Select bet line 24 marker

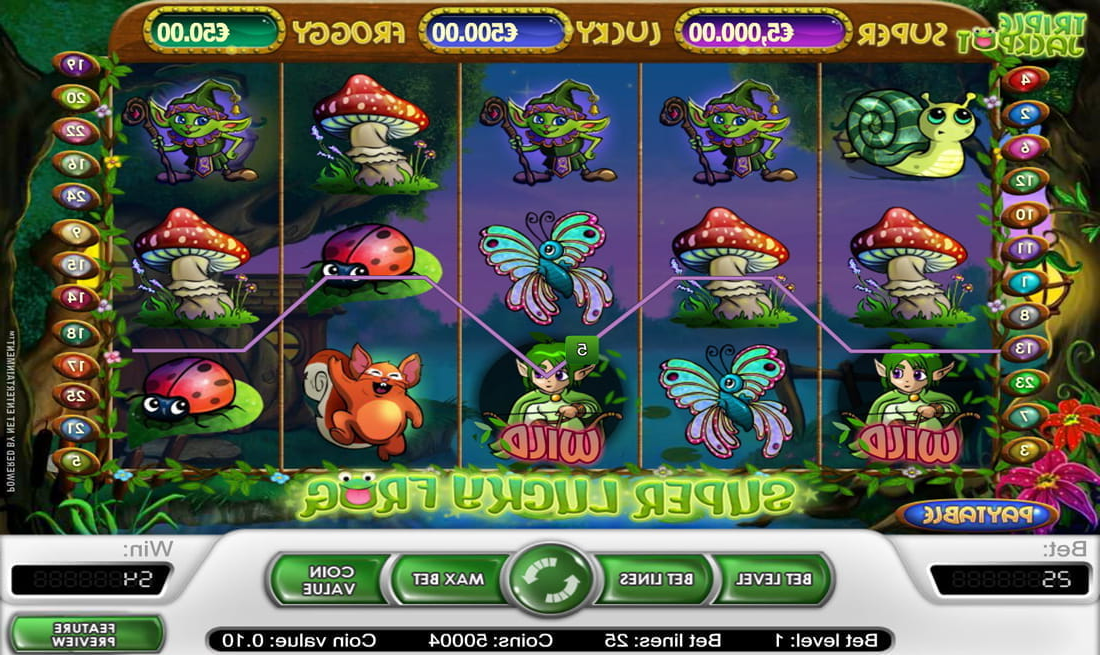[76, 197]
